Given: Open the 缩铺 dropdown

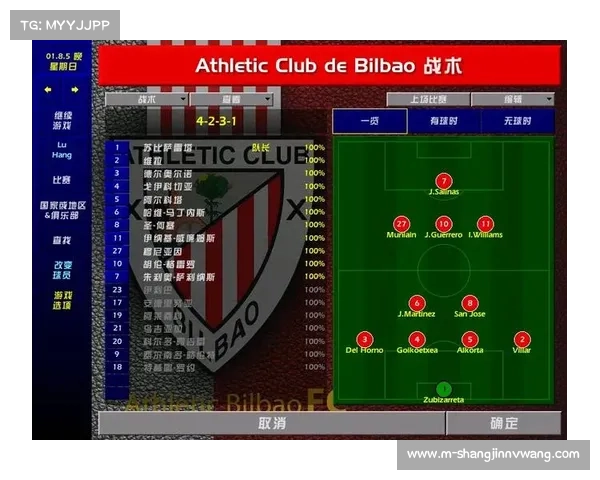Looking at the screenshot, I should (513, 100).
